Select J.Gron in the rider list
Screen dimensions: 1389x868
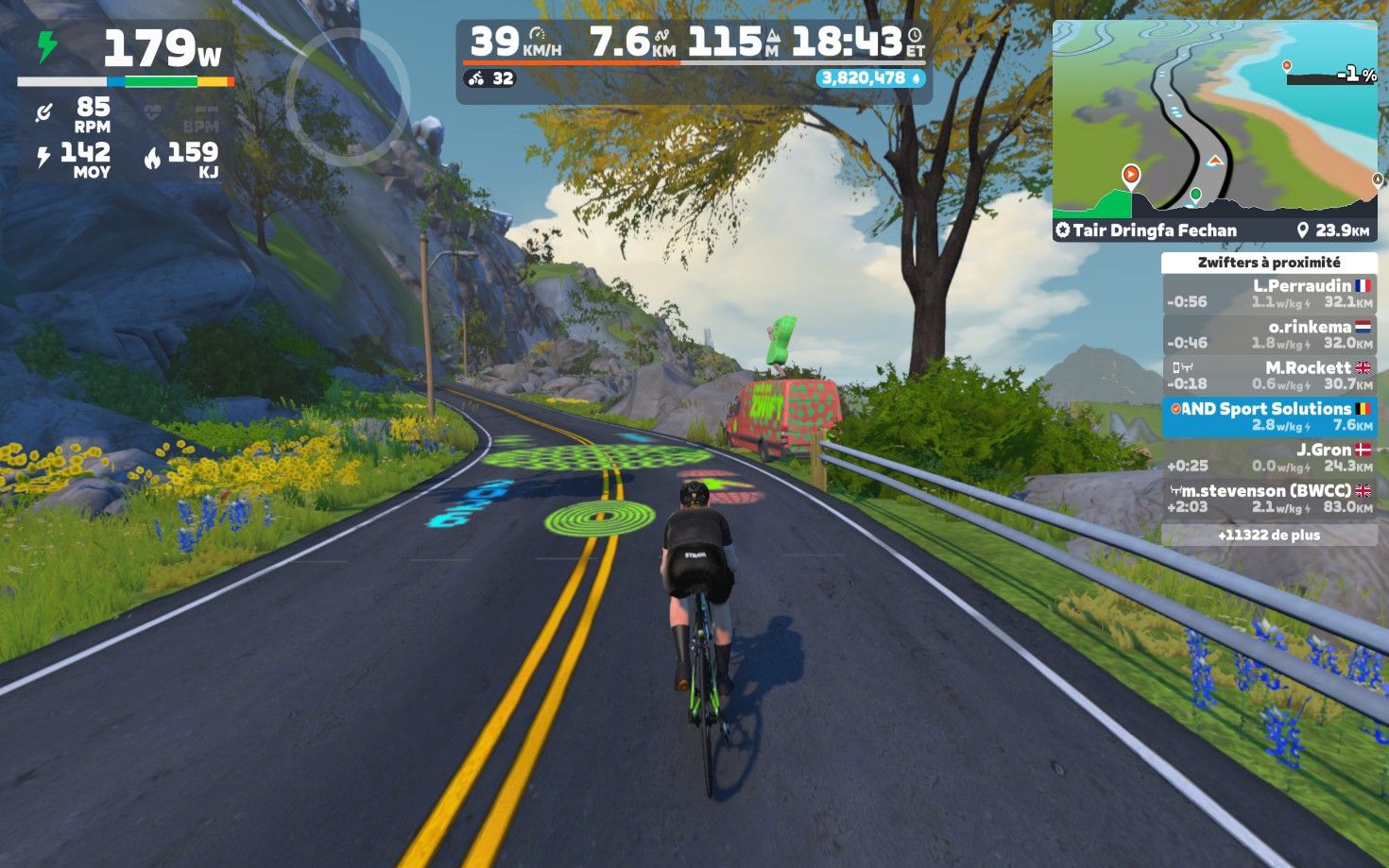pyautogui.click(x=1268, y=457)
